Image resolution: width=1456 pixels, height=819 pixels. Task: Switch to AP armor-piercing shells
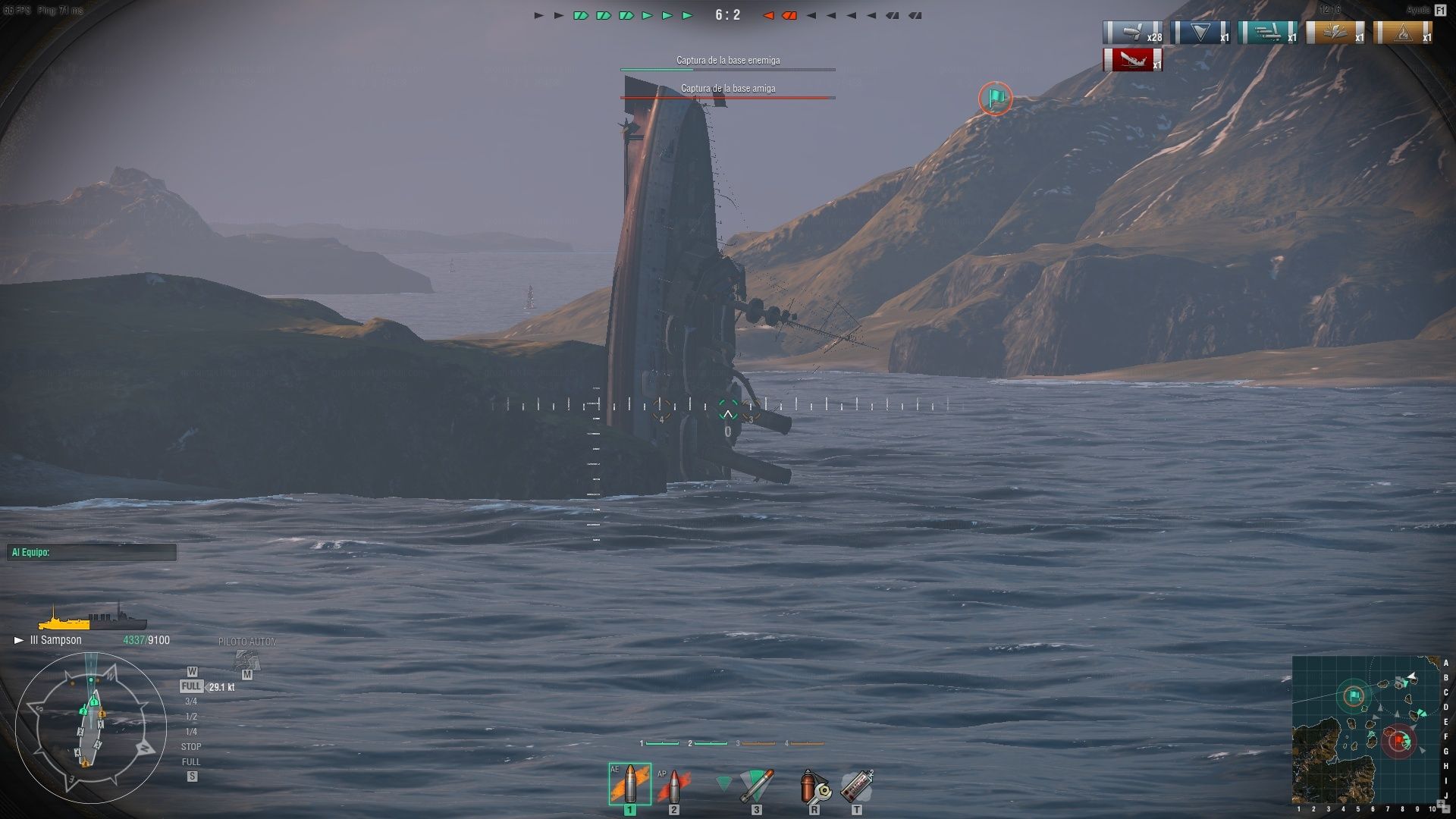(x=673, y=785)
